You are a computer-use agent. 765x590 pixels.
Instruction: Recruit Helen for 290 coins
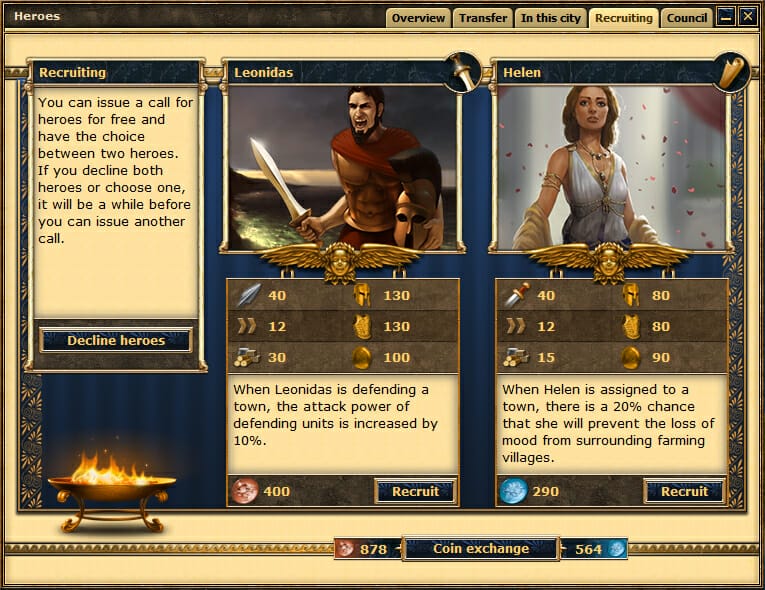684,491
